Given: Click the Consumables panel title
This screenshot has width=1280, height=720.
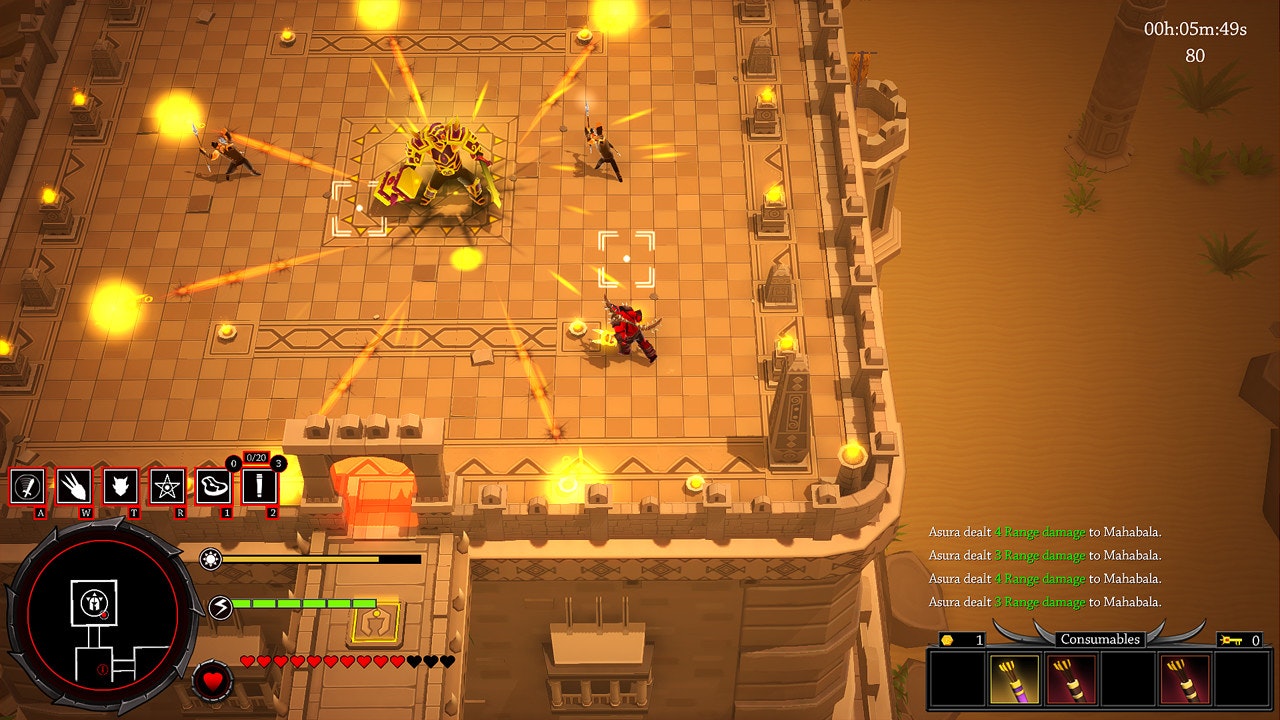Looking at the screenshot, I should pos(1100,637).
